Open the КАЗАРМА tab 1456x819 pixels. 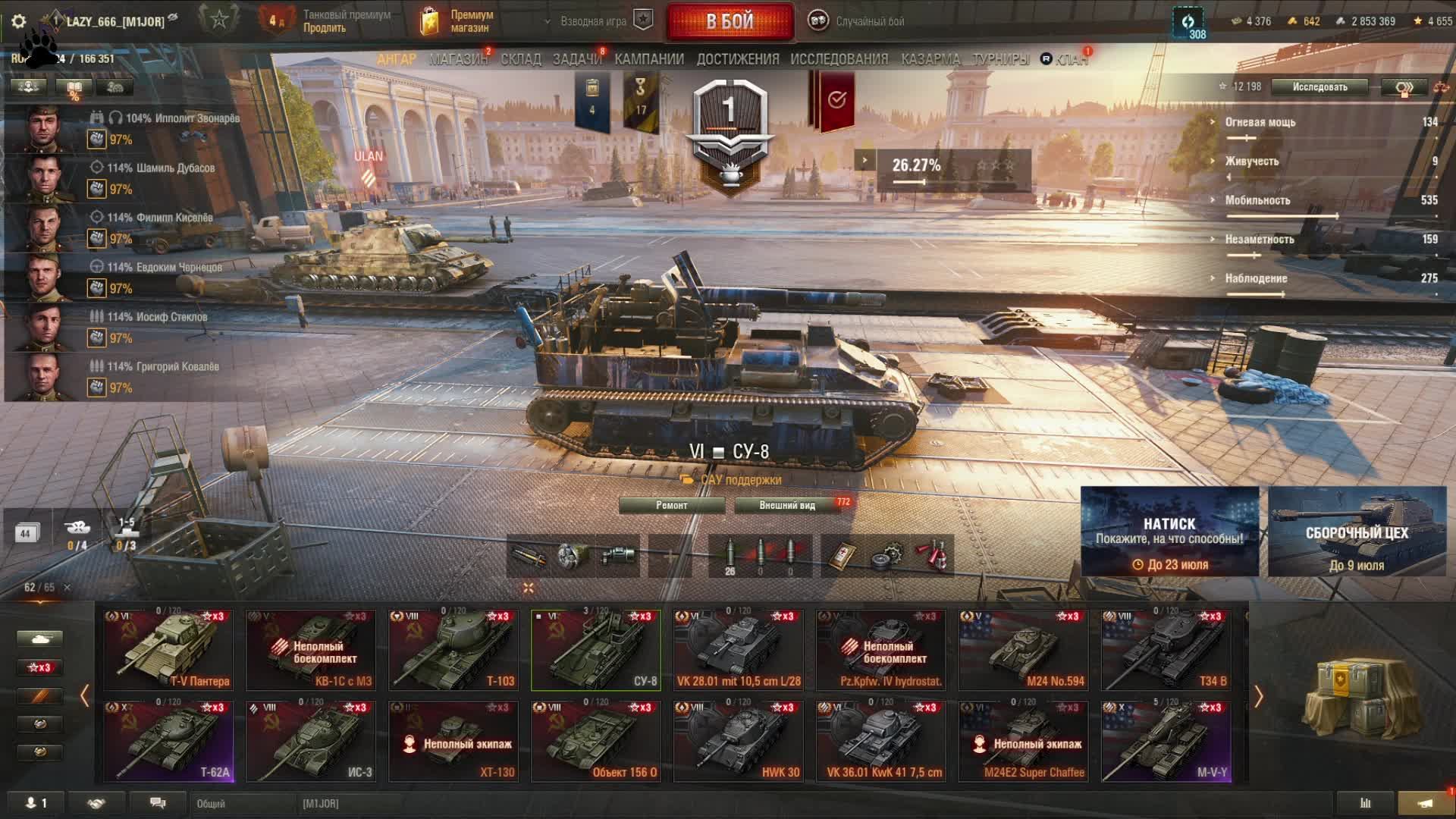pyautogui.click(x=930, y=59)
